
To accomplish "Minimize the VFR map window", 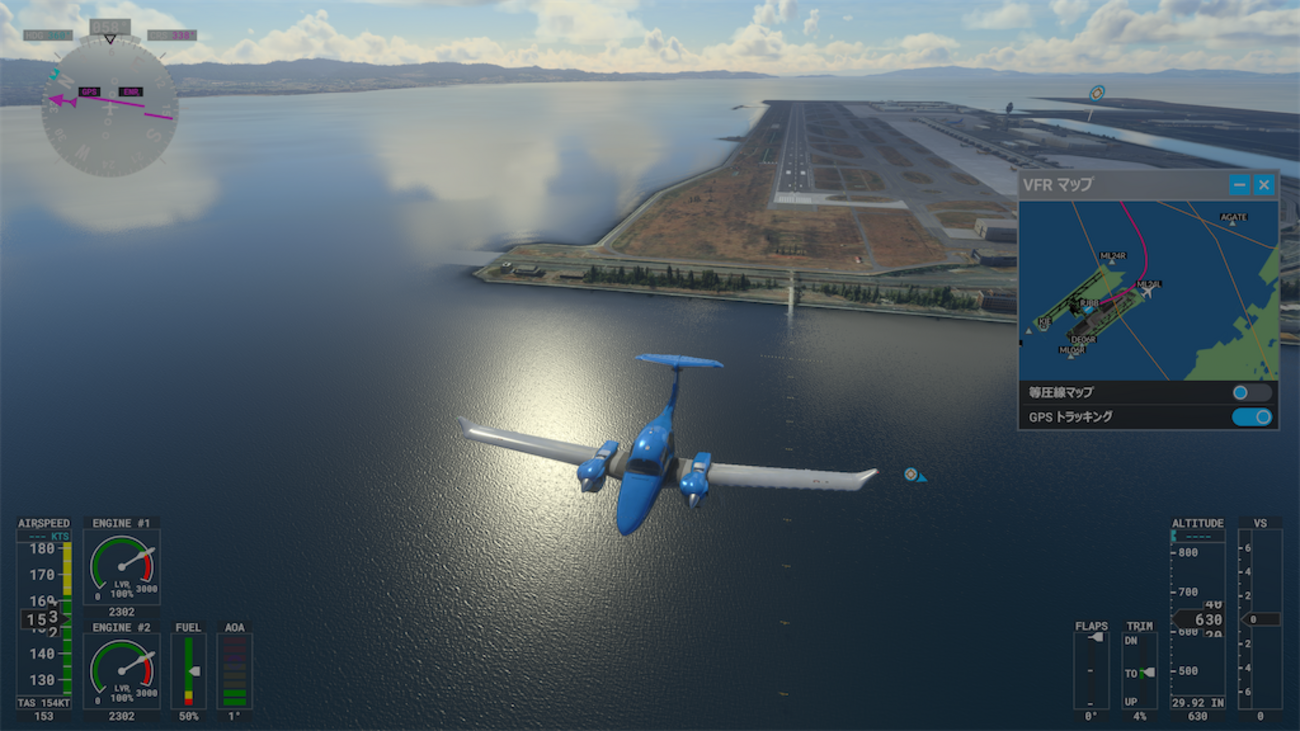I will click(1239, 184).
